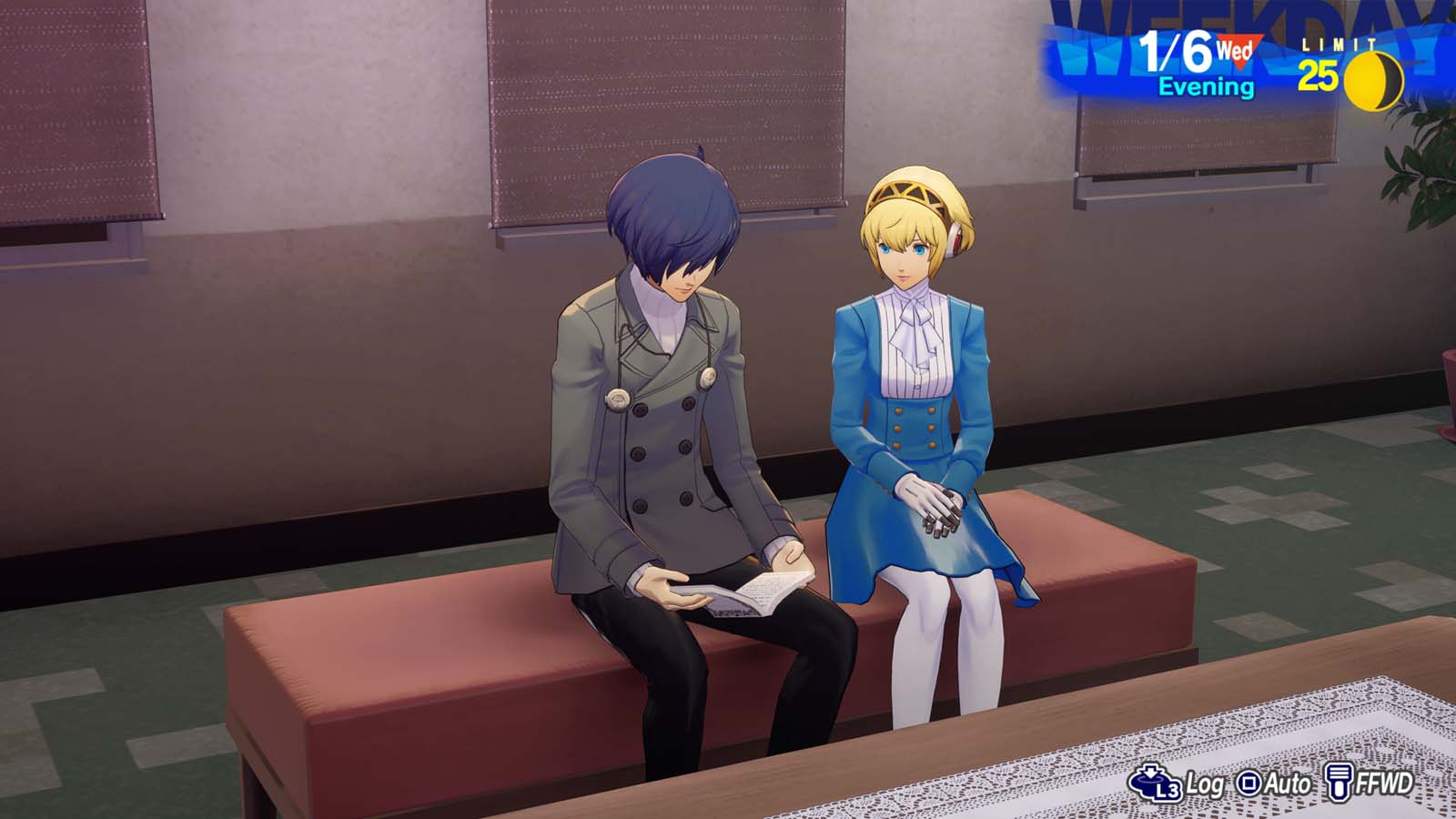Adjust the moon phase progress indicator
Screen dimensions: 1456x819
click(x=1363, y=78)
